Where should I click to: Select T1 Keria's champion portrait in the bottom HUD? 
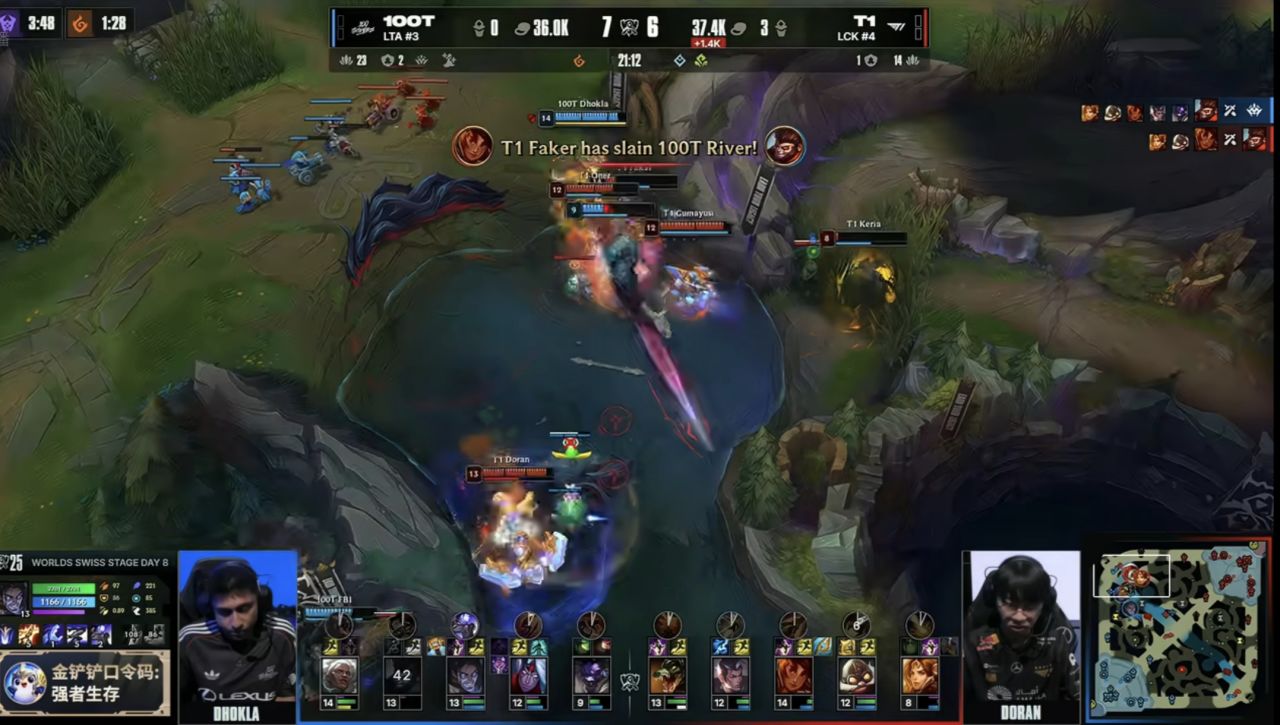click(x=918, y=677)
